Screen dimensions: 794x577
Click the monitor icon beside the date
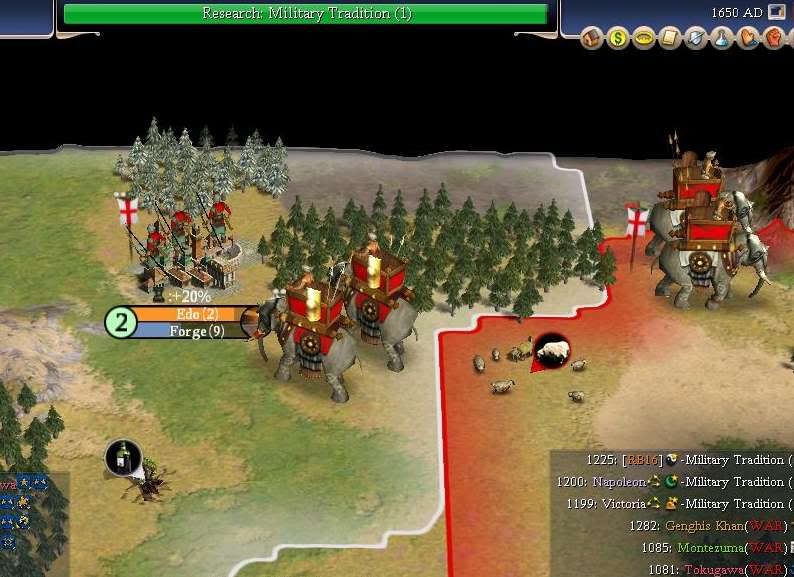tap(777, 12)
